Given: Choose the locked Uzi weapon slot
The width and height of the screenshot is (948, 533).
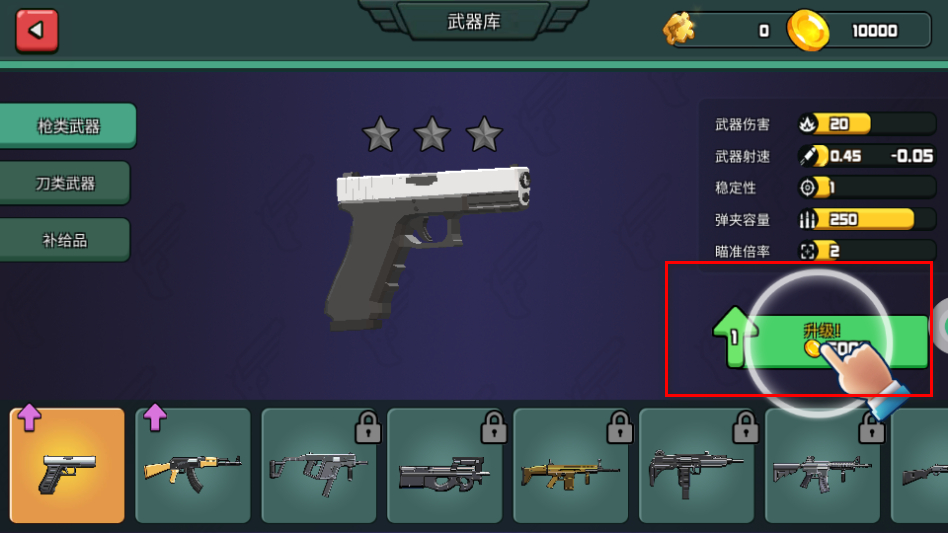Looking at the screenshot, I should (697, 466).
